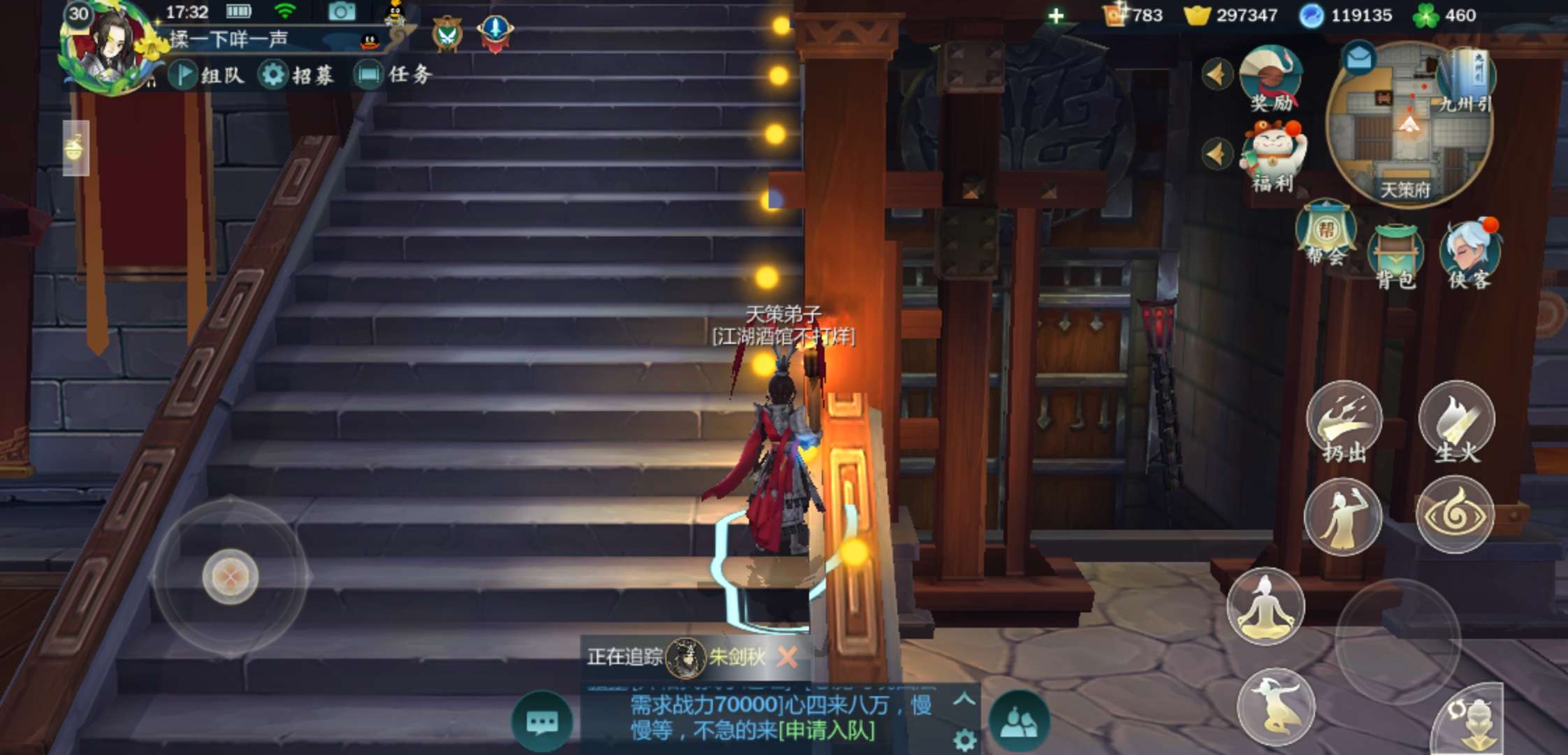Show the 任务 quest list
The height and width of the screenshot is (755, 1568).
tap(393, 75)
